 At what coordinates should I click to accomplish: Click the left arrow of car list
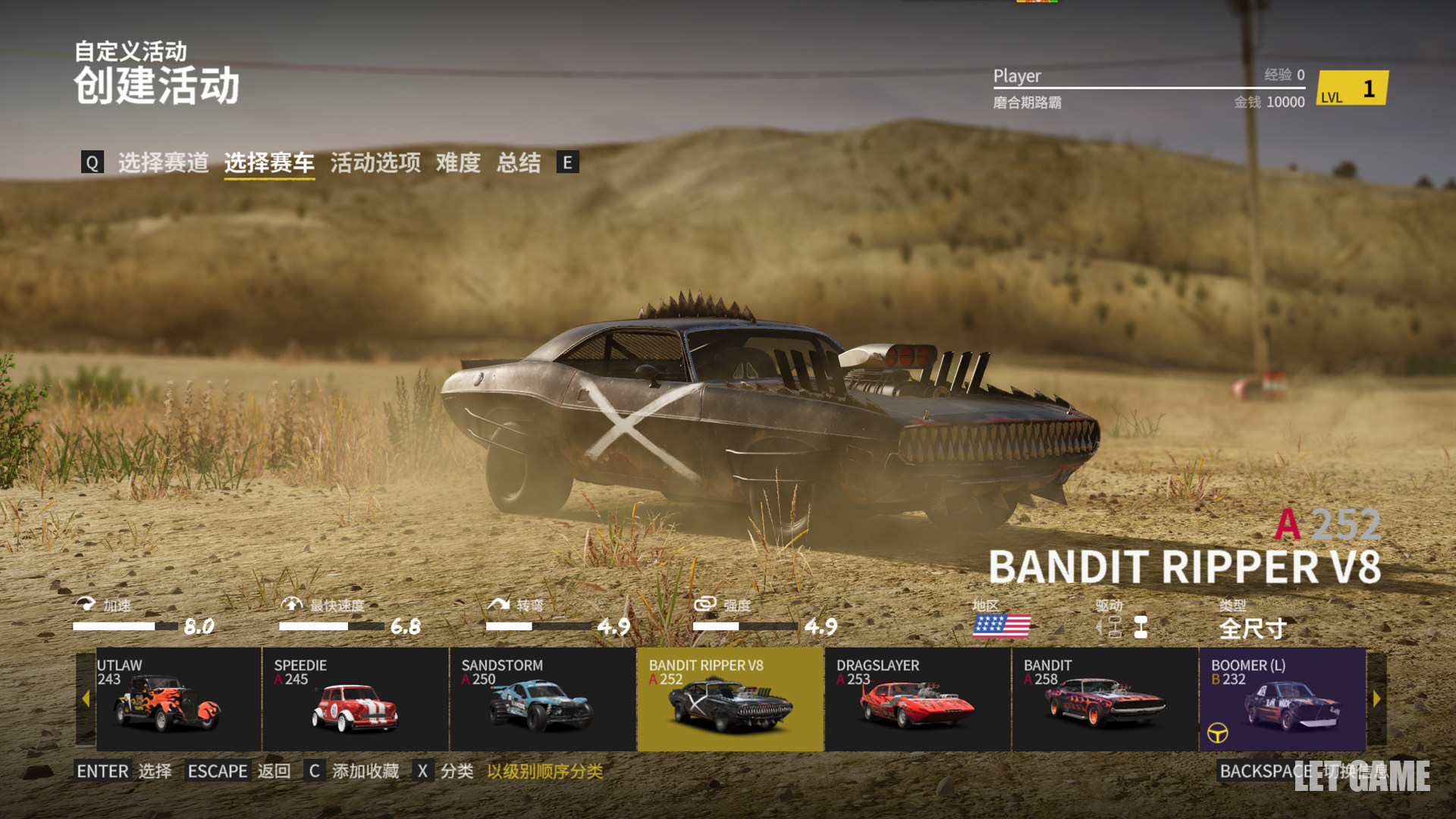pos(86,699)
